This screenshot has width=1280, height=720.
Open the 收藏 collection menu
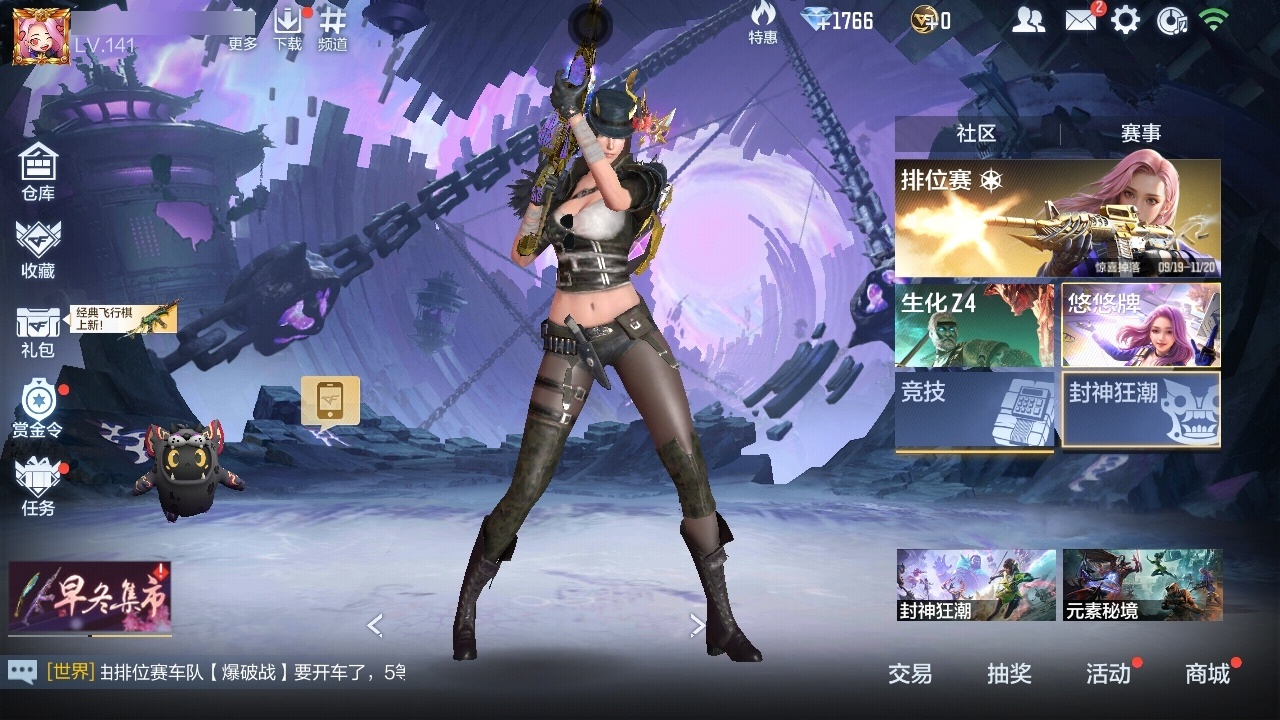[38, 249]
